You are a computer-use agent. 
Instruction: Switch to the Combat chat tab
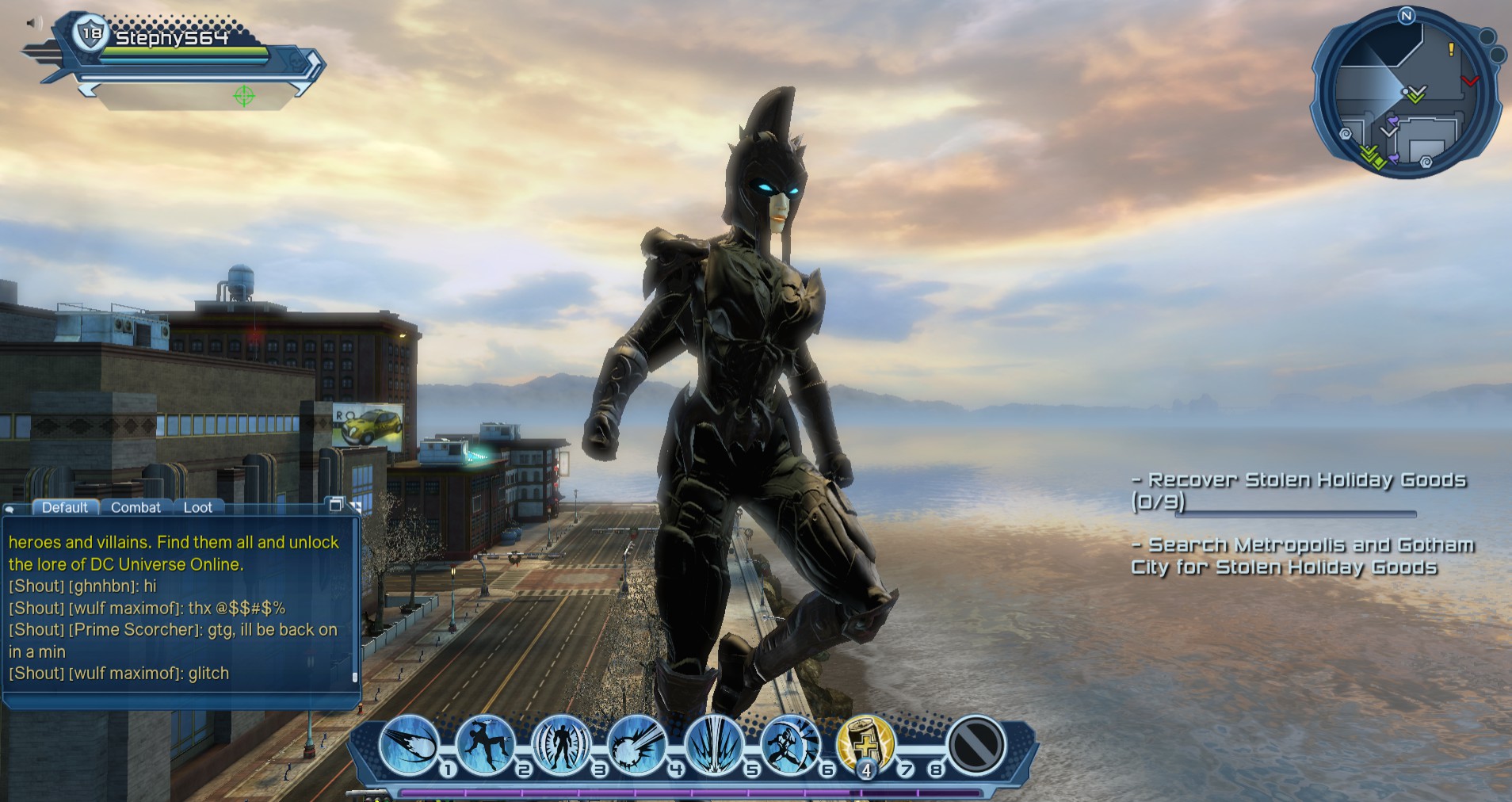pyautogui.click(x=135, y=507)
